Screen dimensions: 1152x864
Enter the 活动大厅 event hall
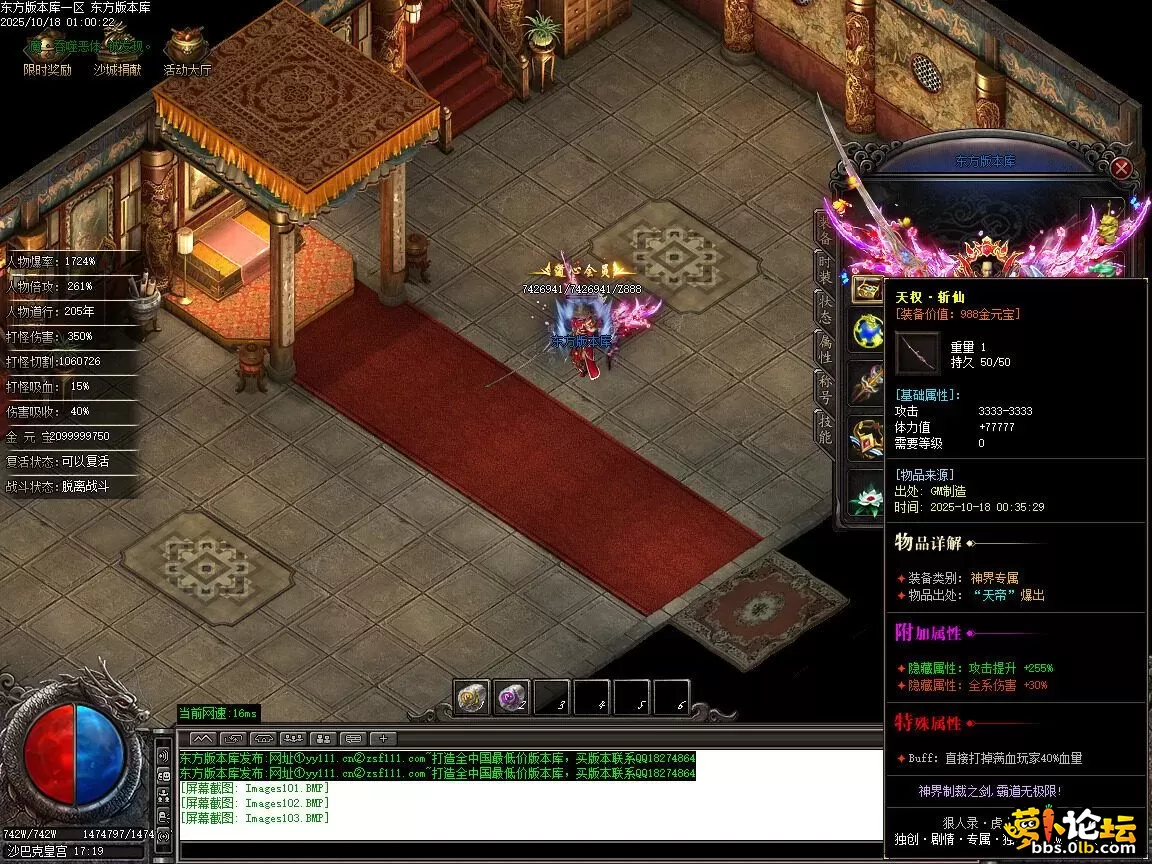187,52
